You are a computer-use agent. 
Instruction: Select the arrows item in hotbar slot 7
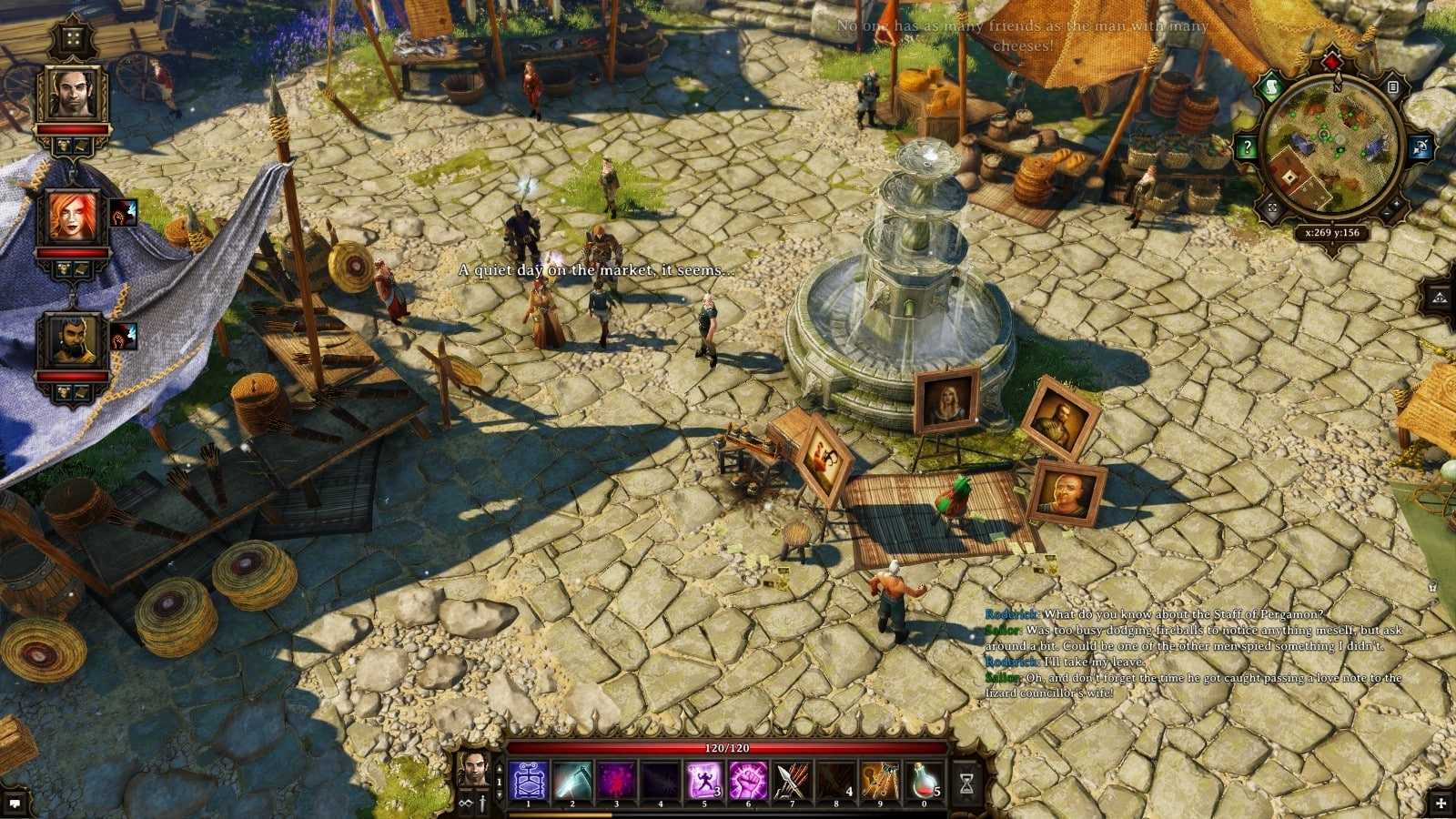(x=792, y=781)
